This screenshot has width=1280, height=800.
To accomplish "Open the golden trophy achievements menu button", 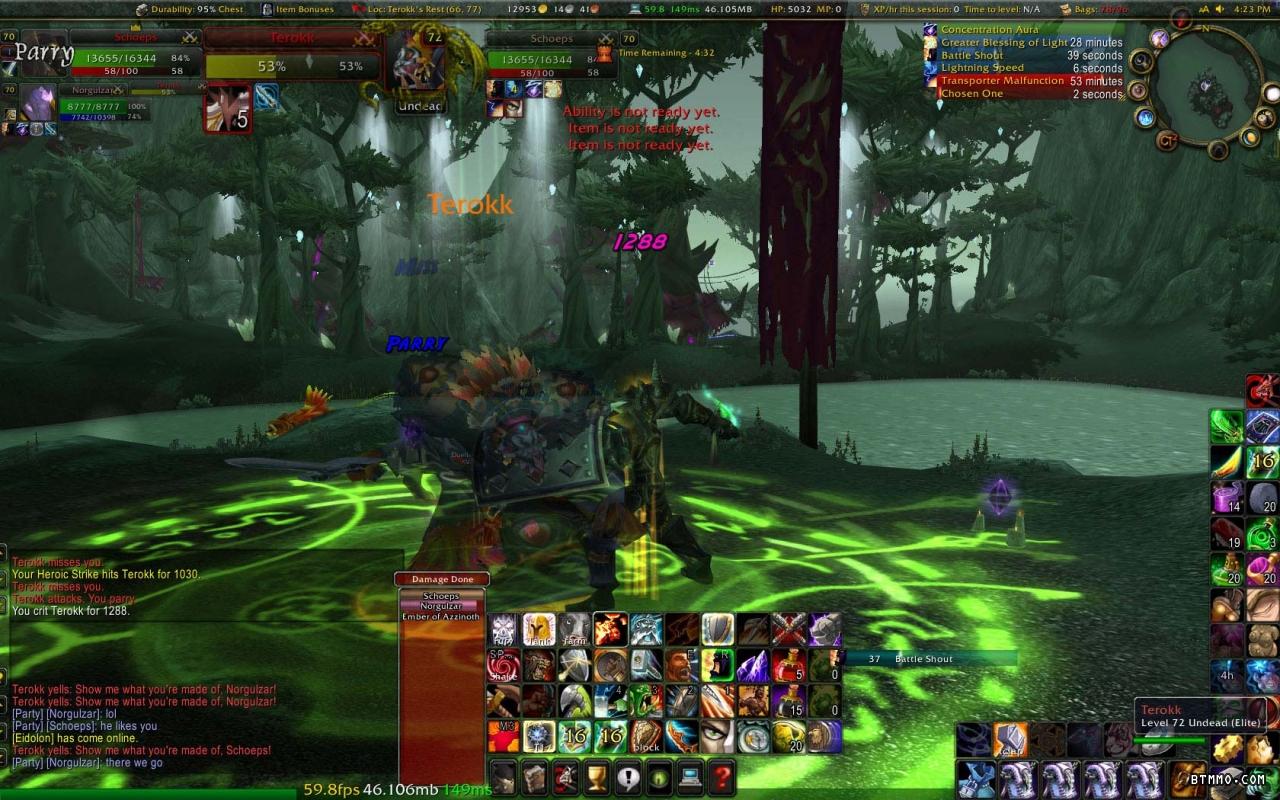I will 597,776.
